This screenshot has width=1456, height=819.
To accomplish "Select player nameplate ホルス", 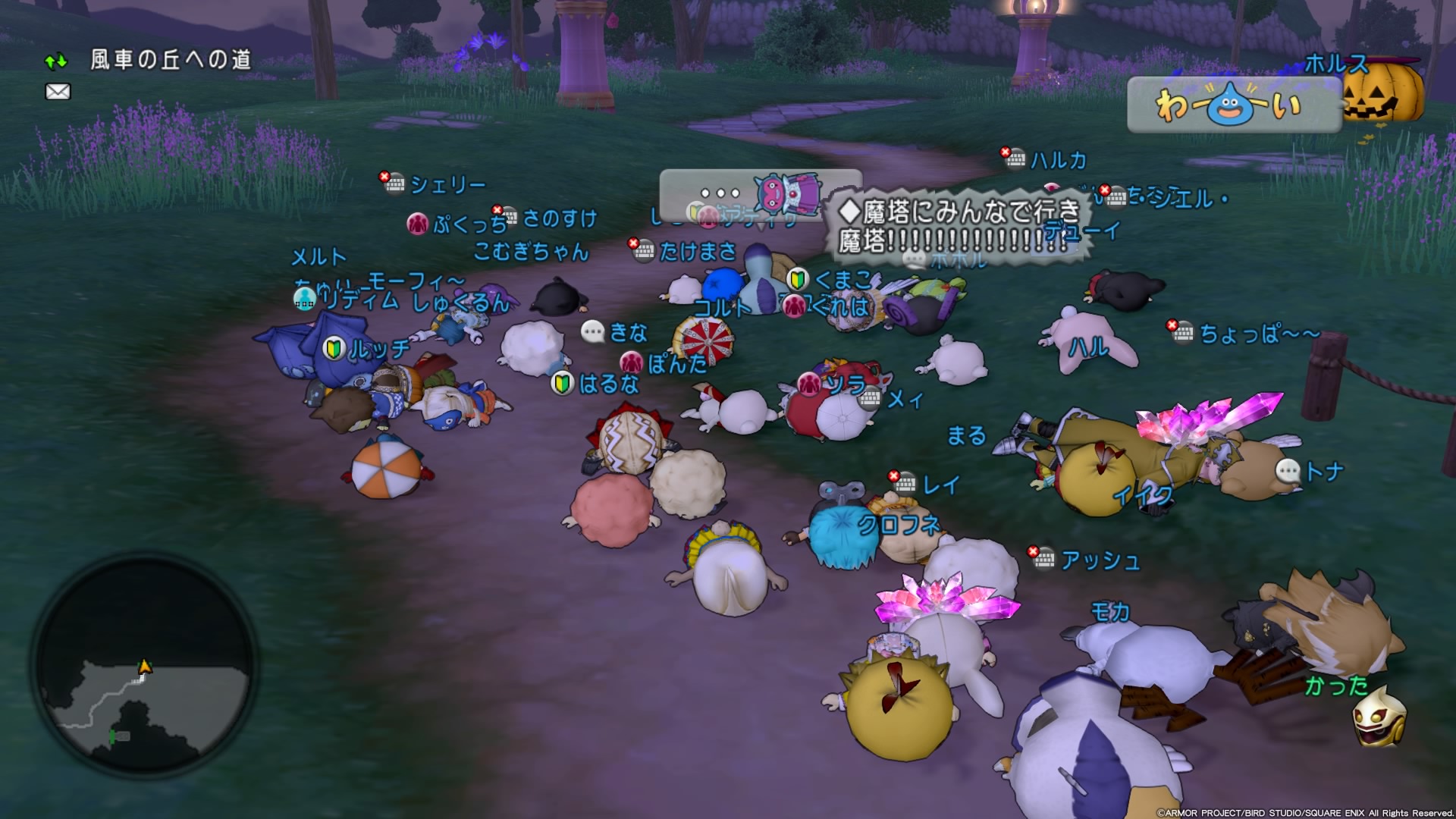I will [x=1336, y=64].
